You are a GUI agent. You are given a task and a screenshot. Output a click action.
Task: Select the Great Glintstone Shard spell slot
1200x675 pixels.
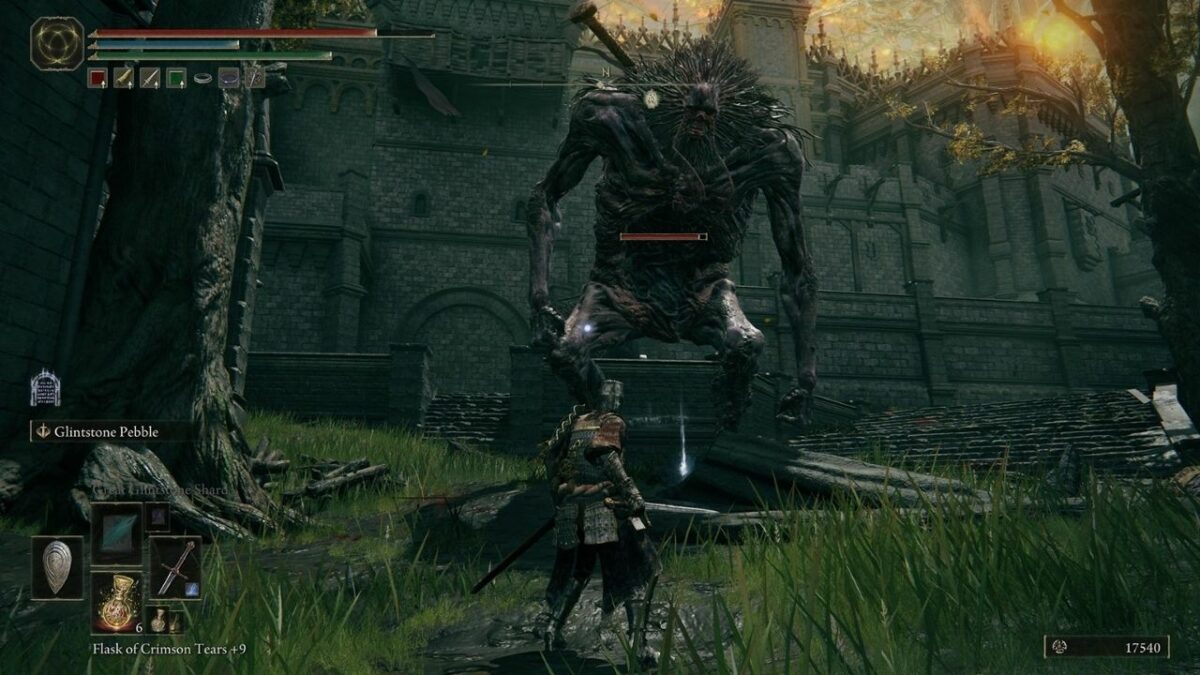[x=117, y=533]
